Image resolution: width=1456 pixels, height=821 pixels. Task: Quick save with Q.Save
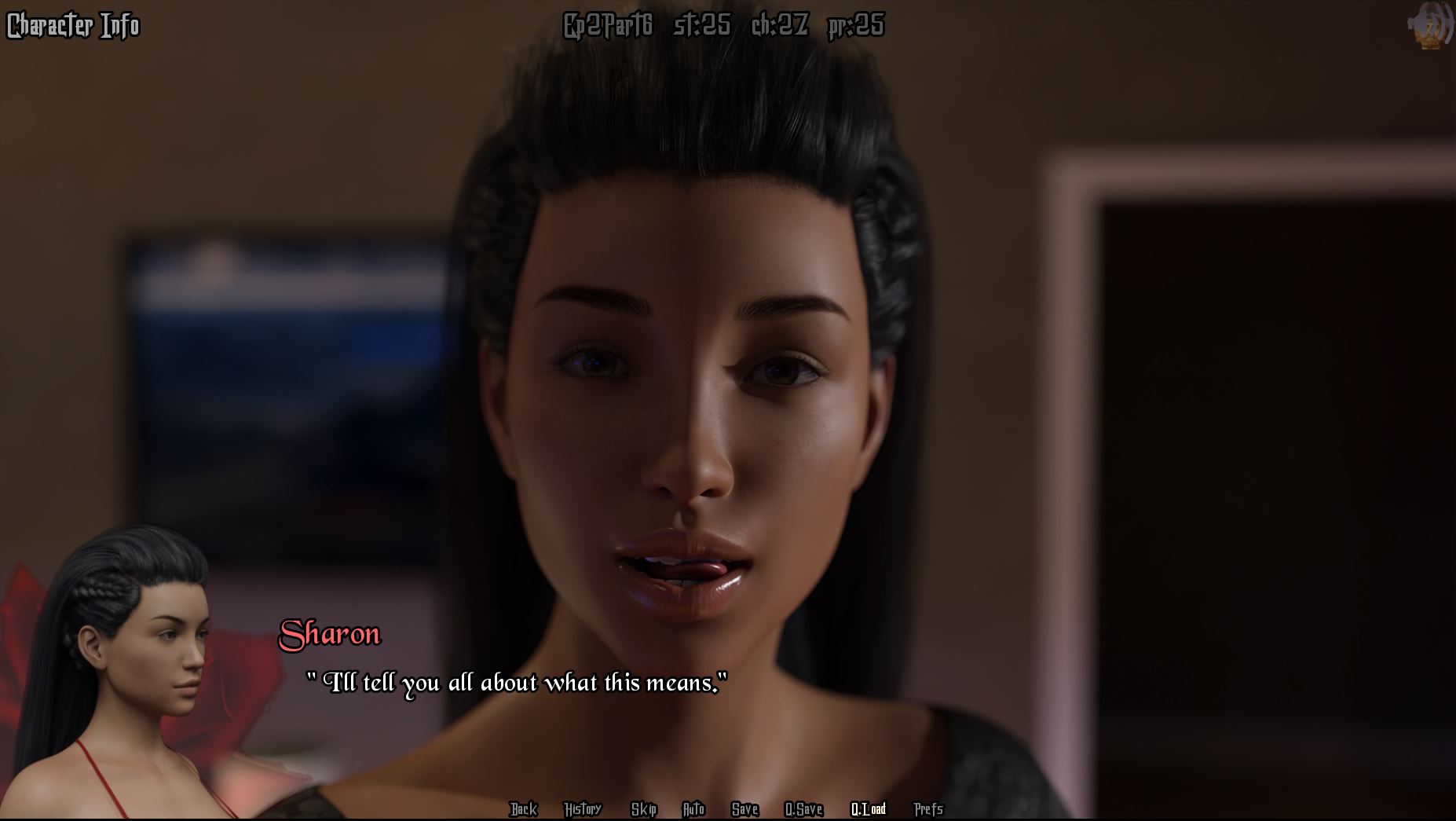point(803,808)
